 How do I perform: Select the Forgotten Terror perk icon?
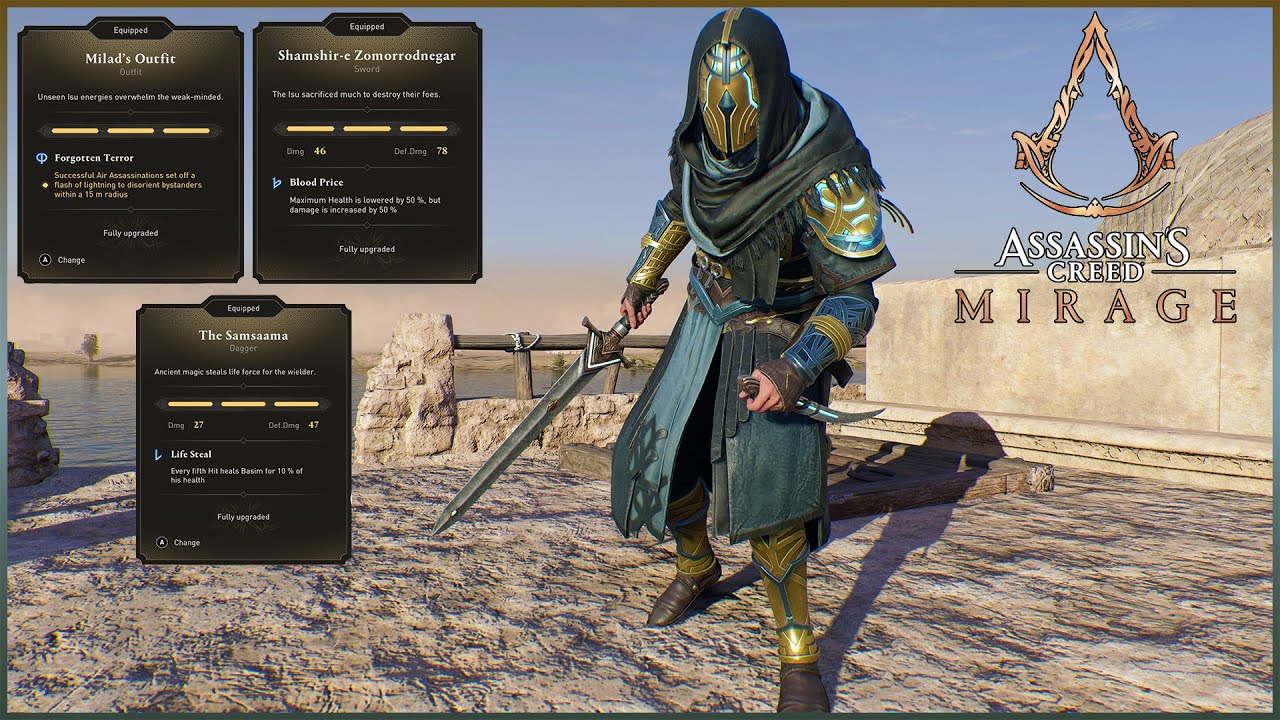(x=41, y=157)
